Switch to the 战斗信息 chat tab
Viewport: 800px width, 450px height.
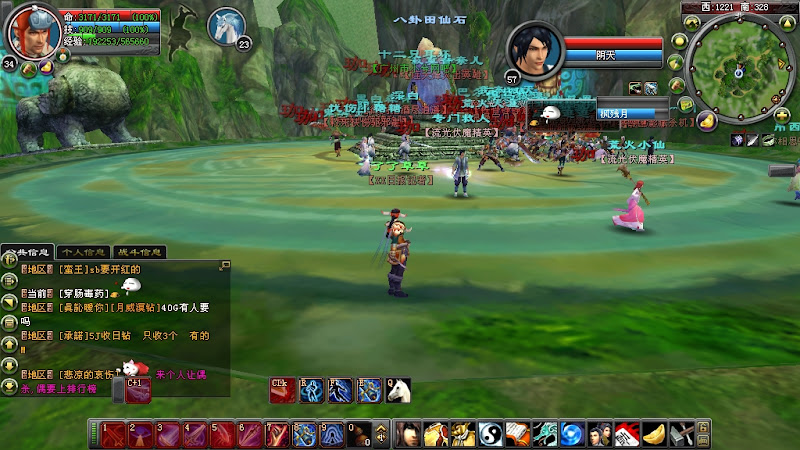click(x=139, y=252)
